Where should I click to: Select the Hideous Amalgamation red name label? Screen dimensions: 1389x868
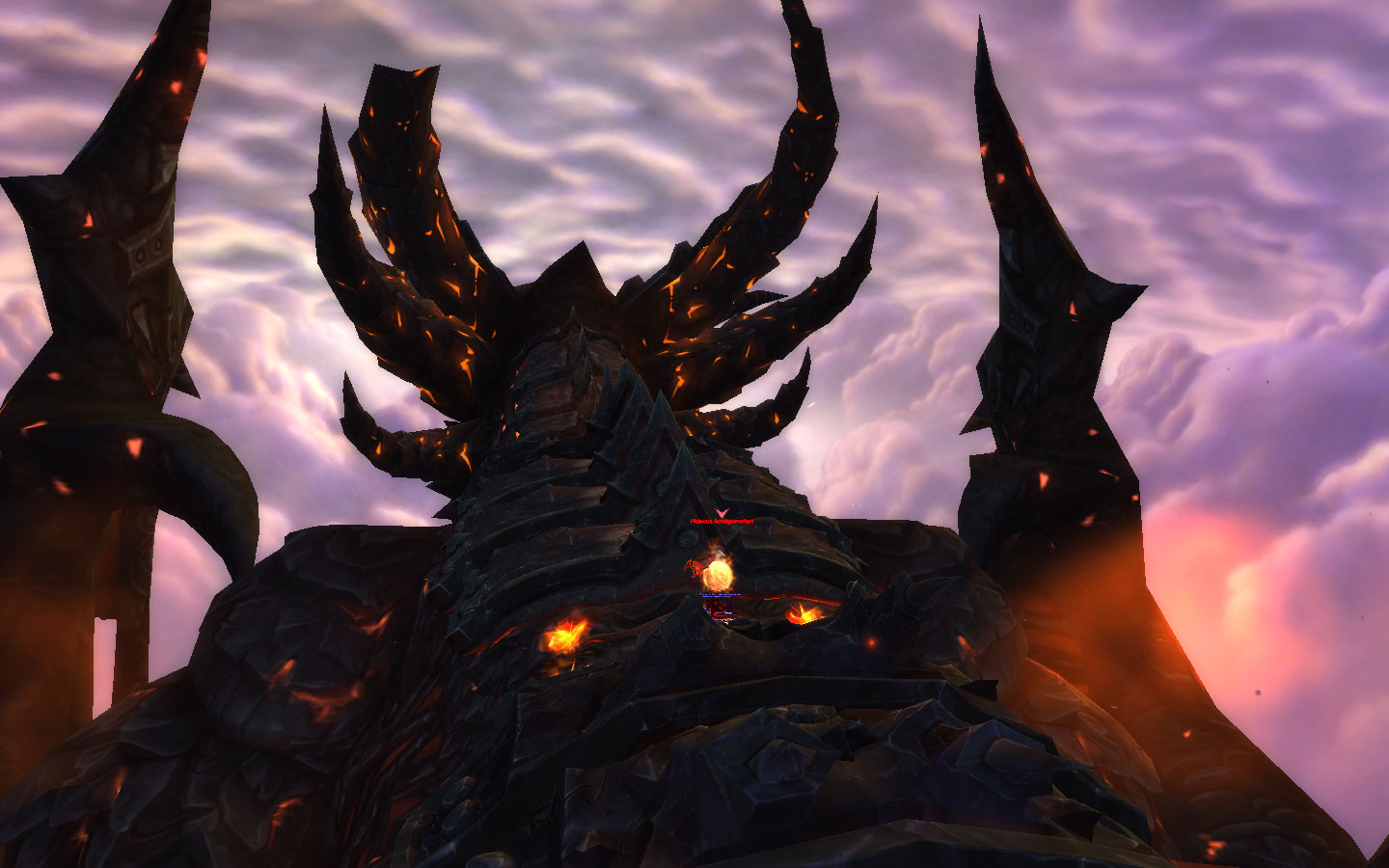pos(722,522)
